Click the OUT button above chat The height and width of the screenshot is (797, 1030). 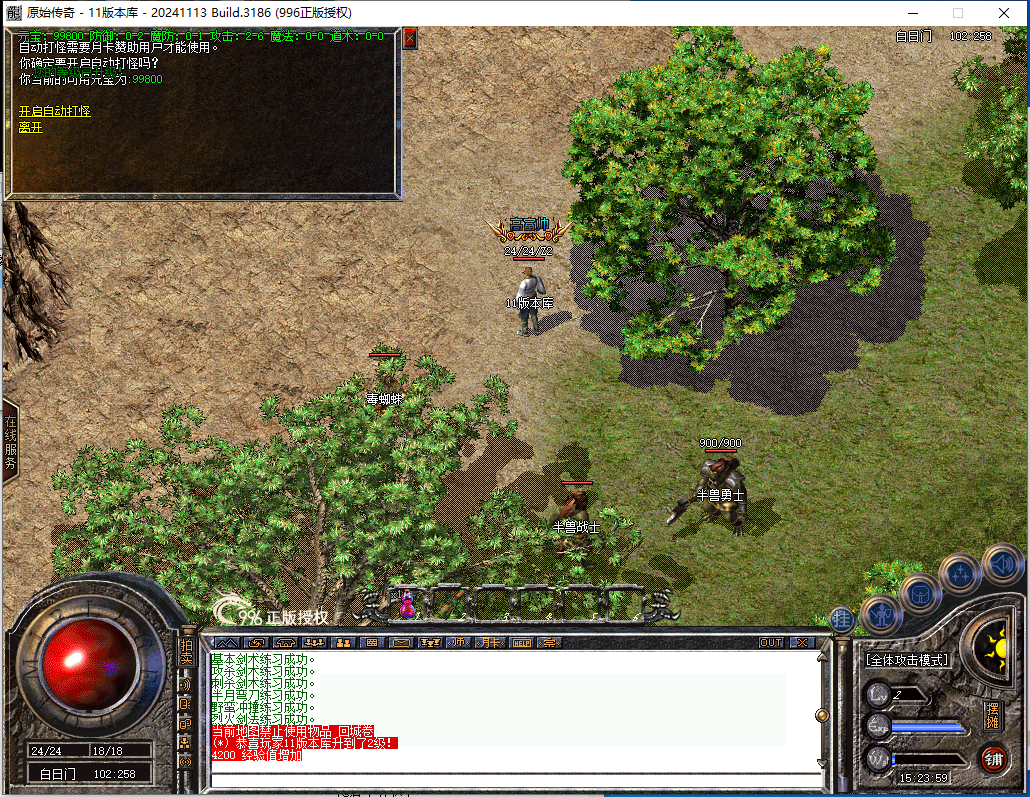tap(771, 642)
